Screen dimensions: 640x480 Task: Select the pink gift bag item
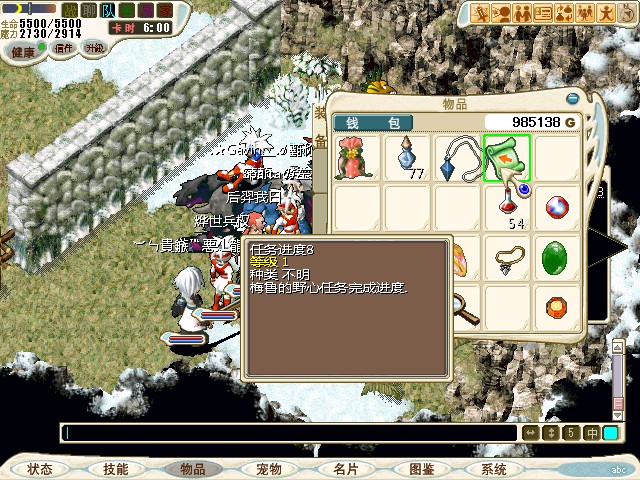(x=357, y=158)
